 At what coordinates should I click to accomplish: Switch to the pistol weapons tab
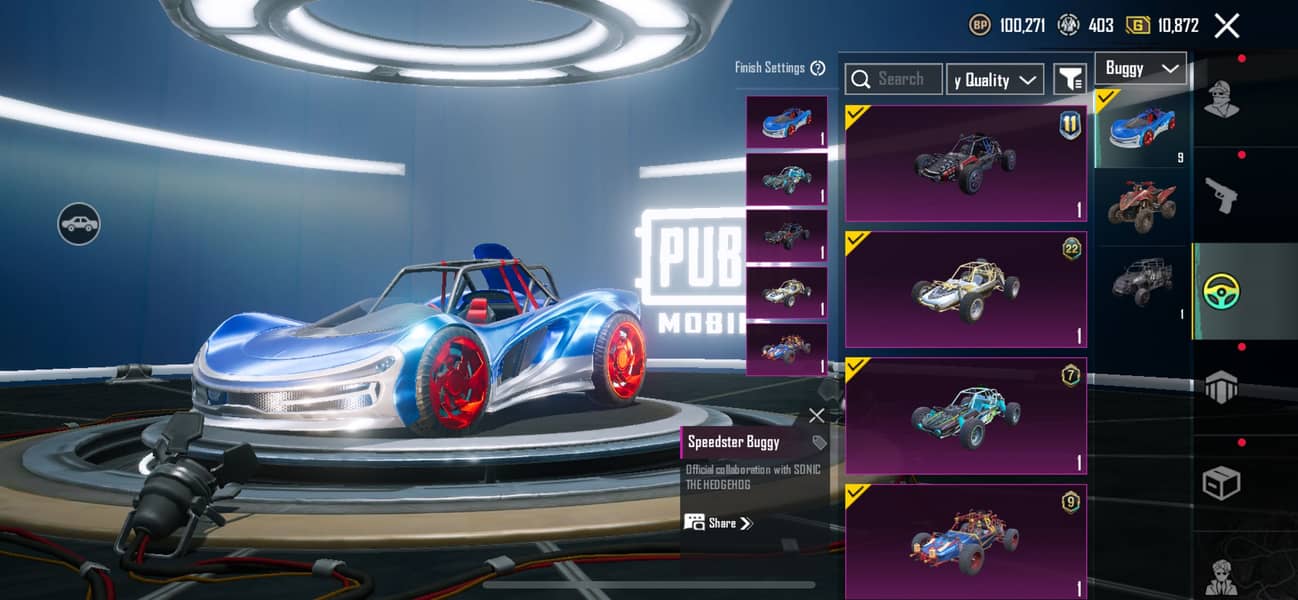[x=1221, y=194]
